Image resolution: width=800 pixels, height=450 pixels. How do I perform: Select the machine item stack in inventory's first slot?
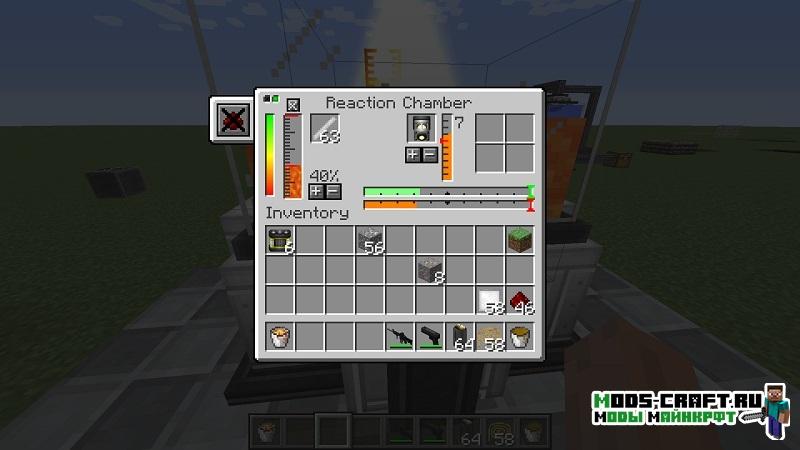(x=280, y=240)
